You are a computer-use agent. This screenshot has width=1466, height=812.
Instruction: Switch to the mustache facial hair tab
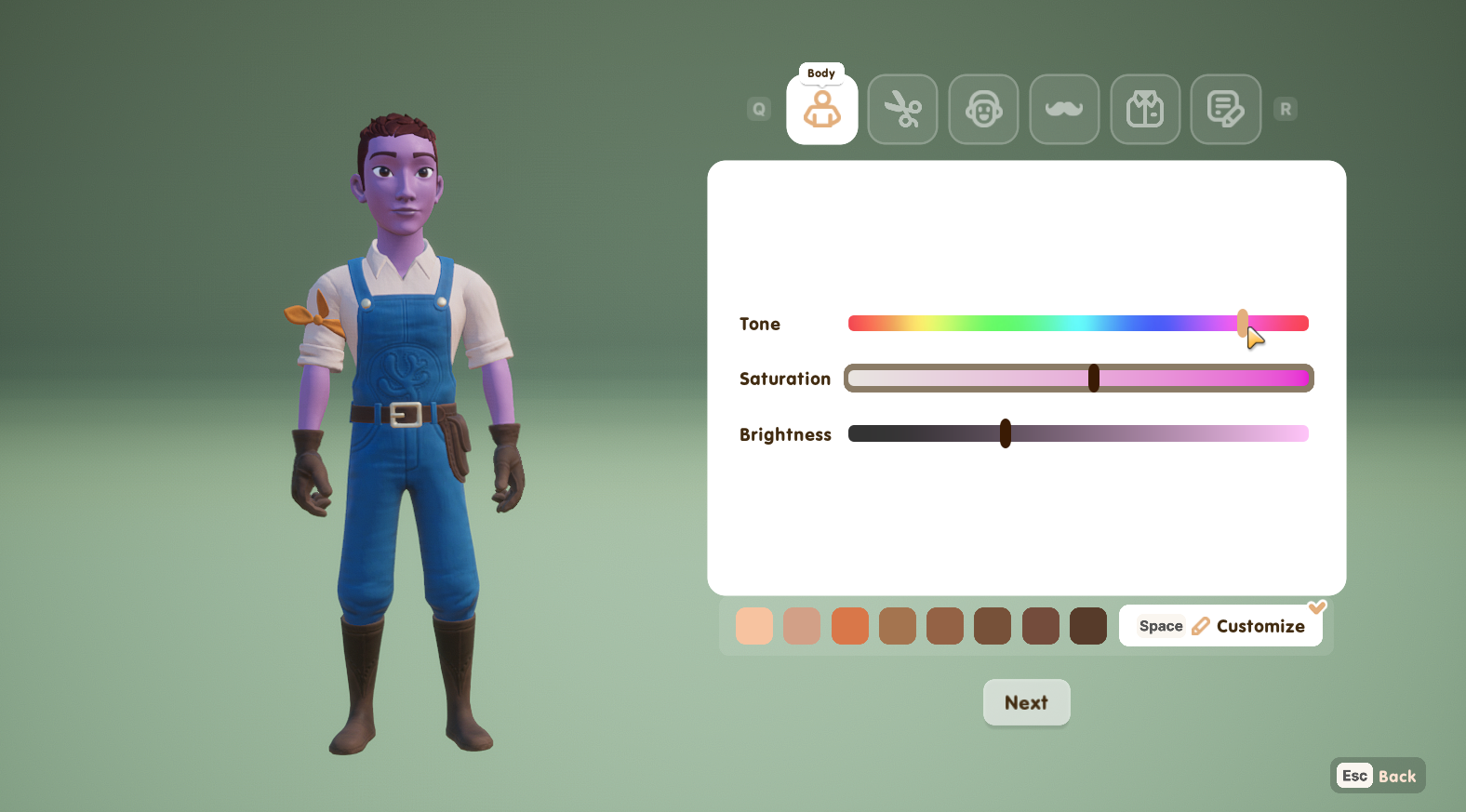pos(1064,110)
